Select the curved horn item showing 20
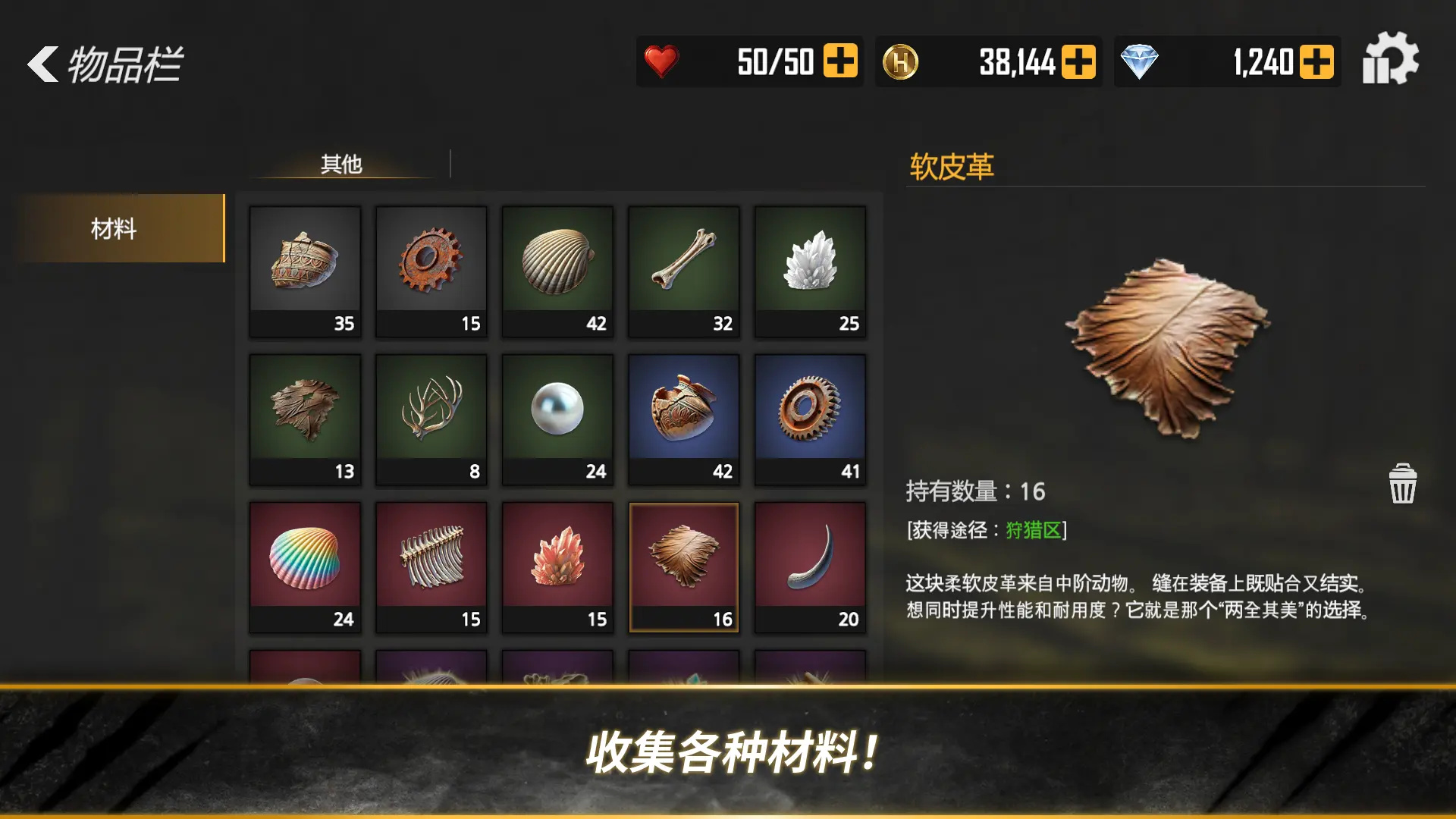This screenshot has width=1456, height=819. coord(810,566)
